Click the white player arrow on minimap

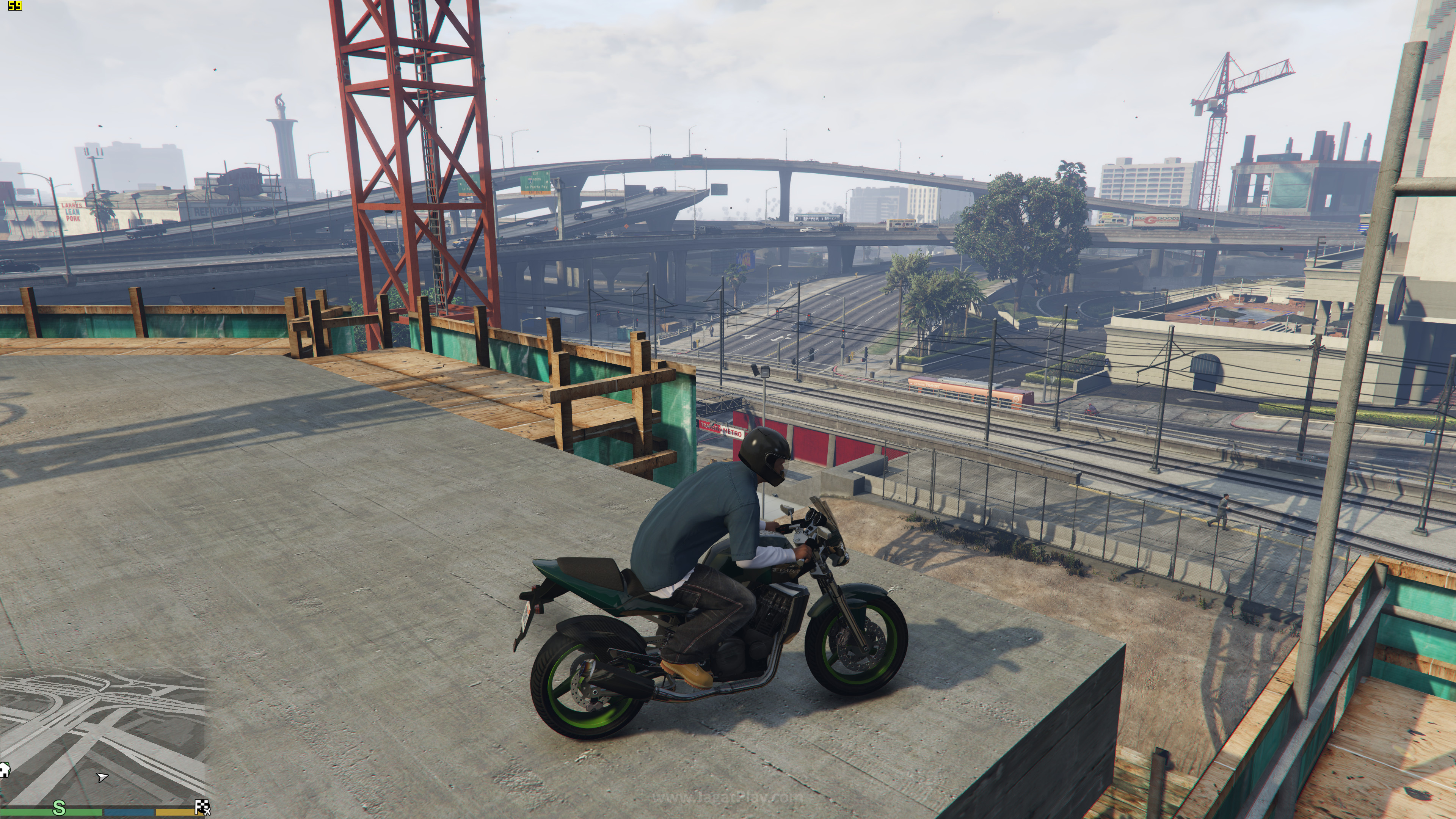point(102,777)
